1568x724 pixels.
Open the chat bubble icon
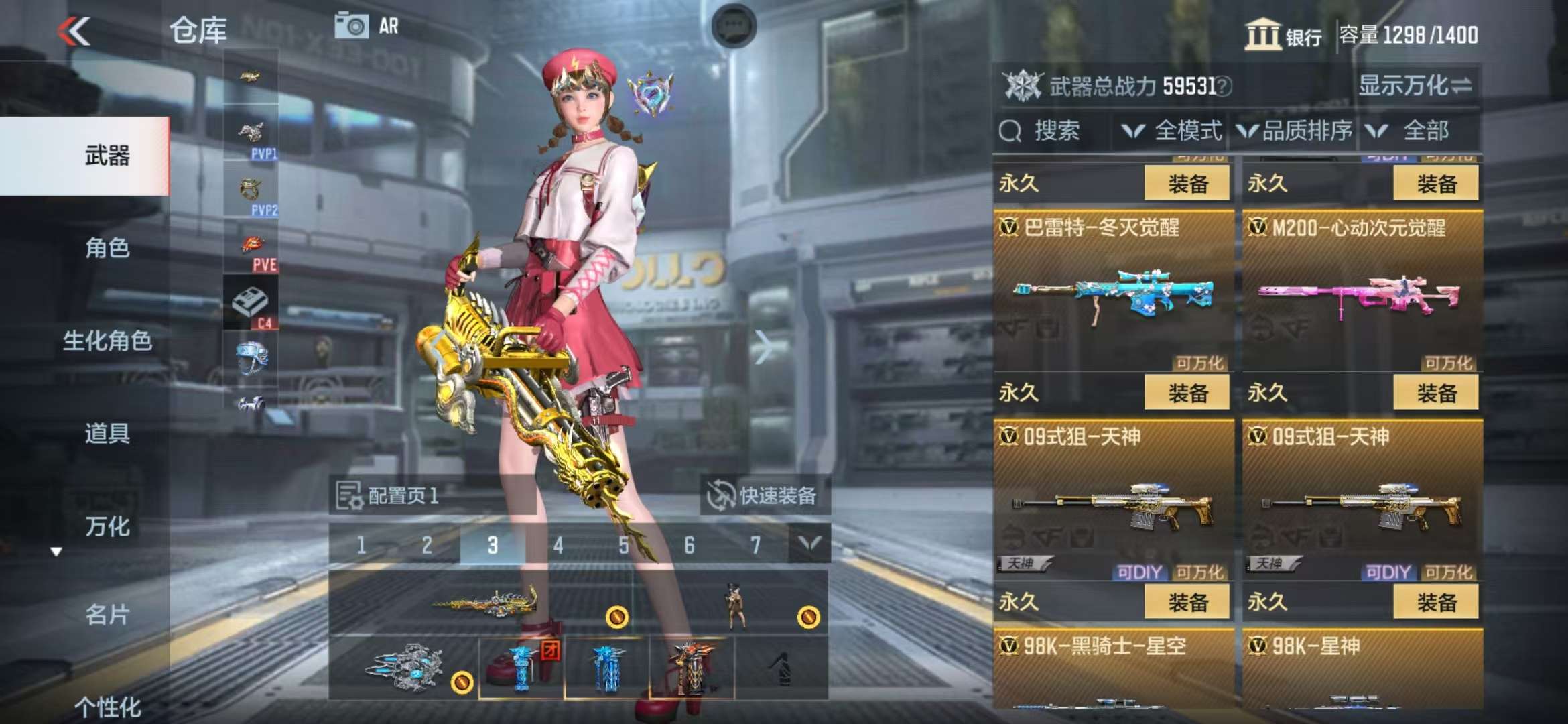click(x=733, y=26)
